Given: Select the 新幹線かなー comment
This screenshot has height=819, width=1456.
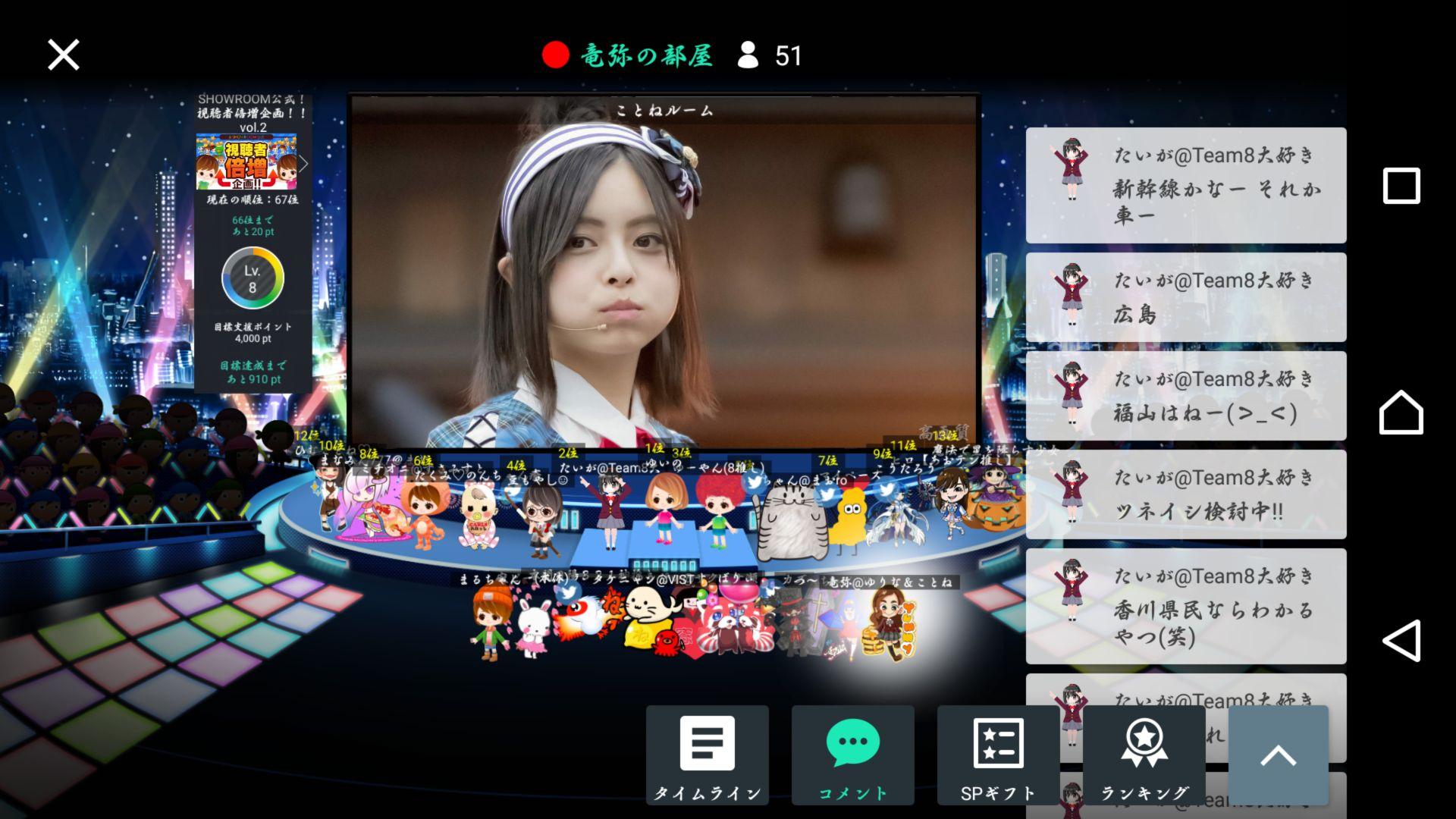Looking at the screenshot, I should tap(1185, 186).
